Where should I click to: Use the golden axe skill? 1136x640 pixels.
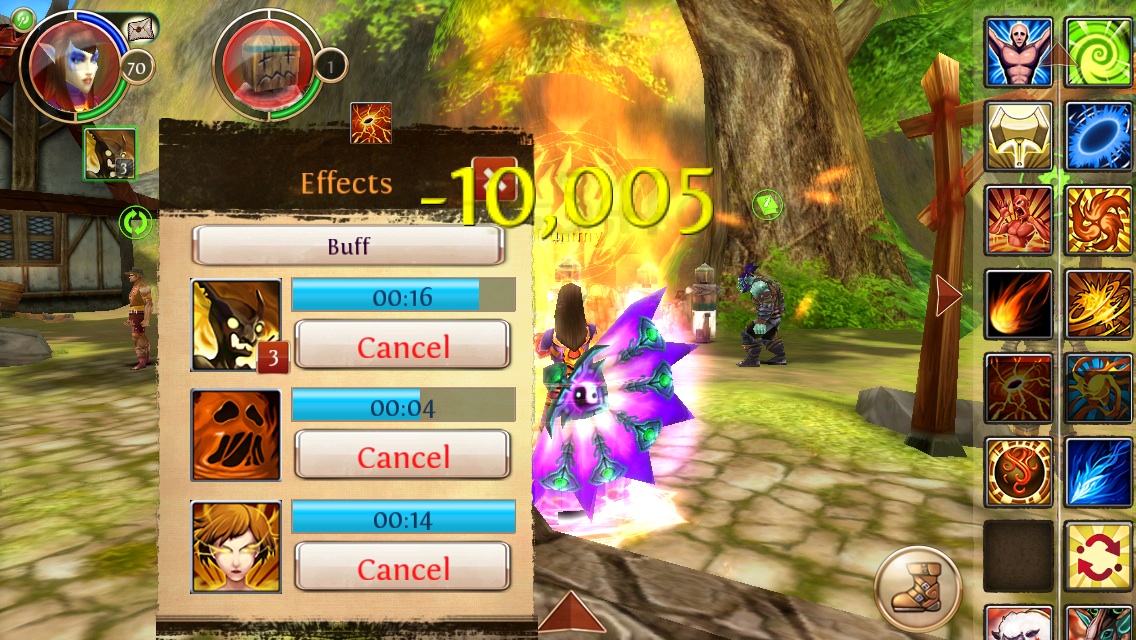point(1019,136)
